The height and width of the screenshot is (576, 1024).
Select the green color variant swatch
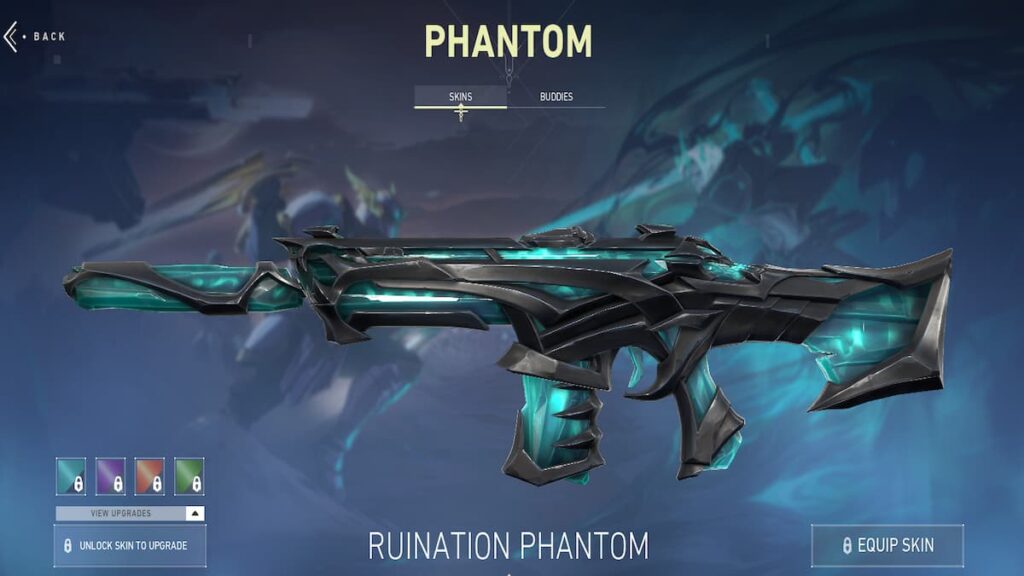click(189, 476)
